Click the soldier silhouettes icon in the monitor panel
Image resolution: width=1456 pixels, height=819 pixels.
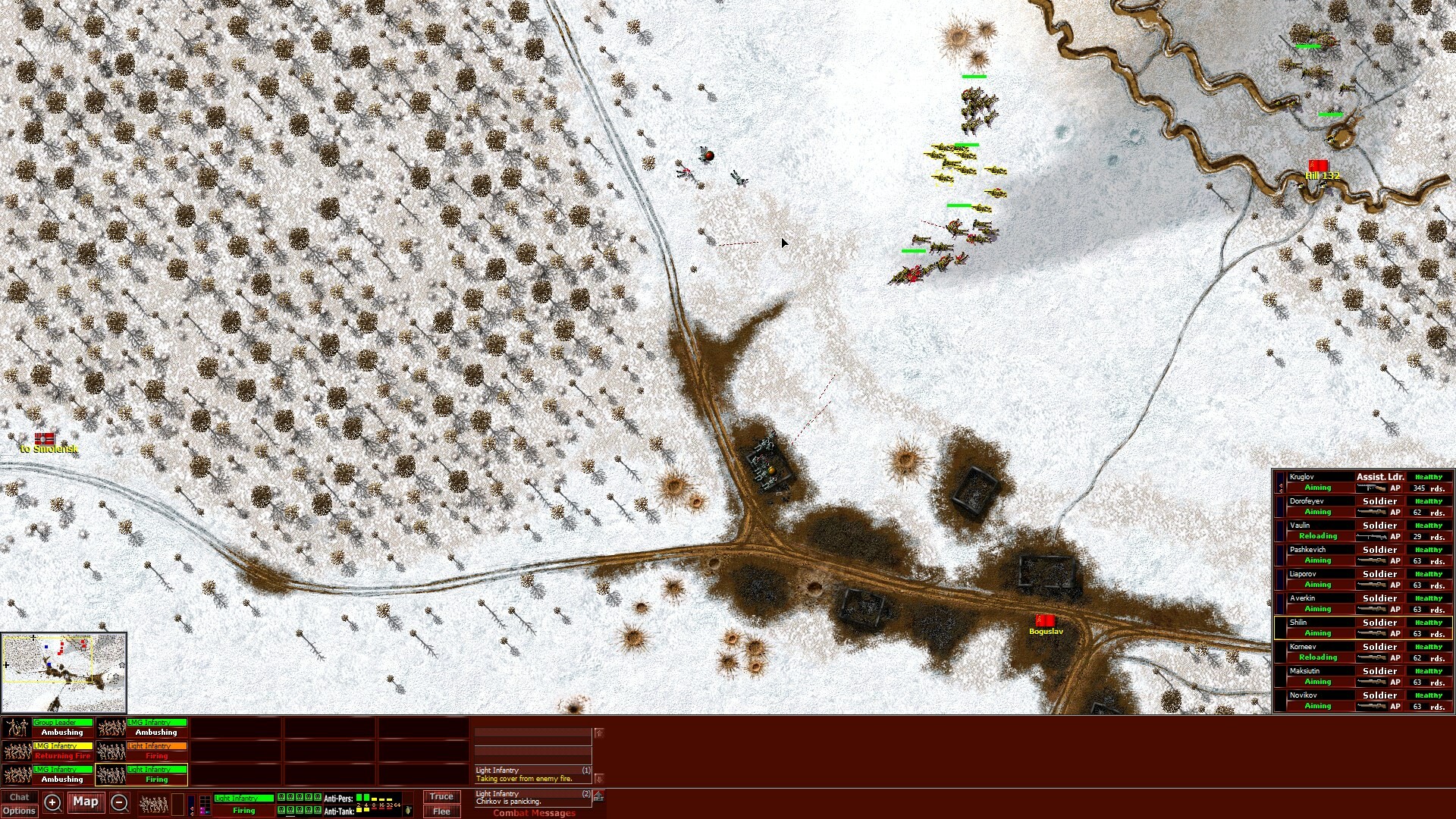154,804
